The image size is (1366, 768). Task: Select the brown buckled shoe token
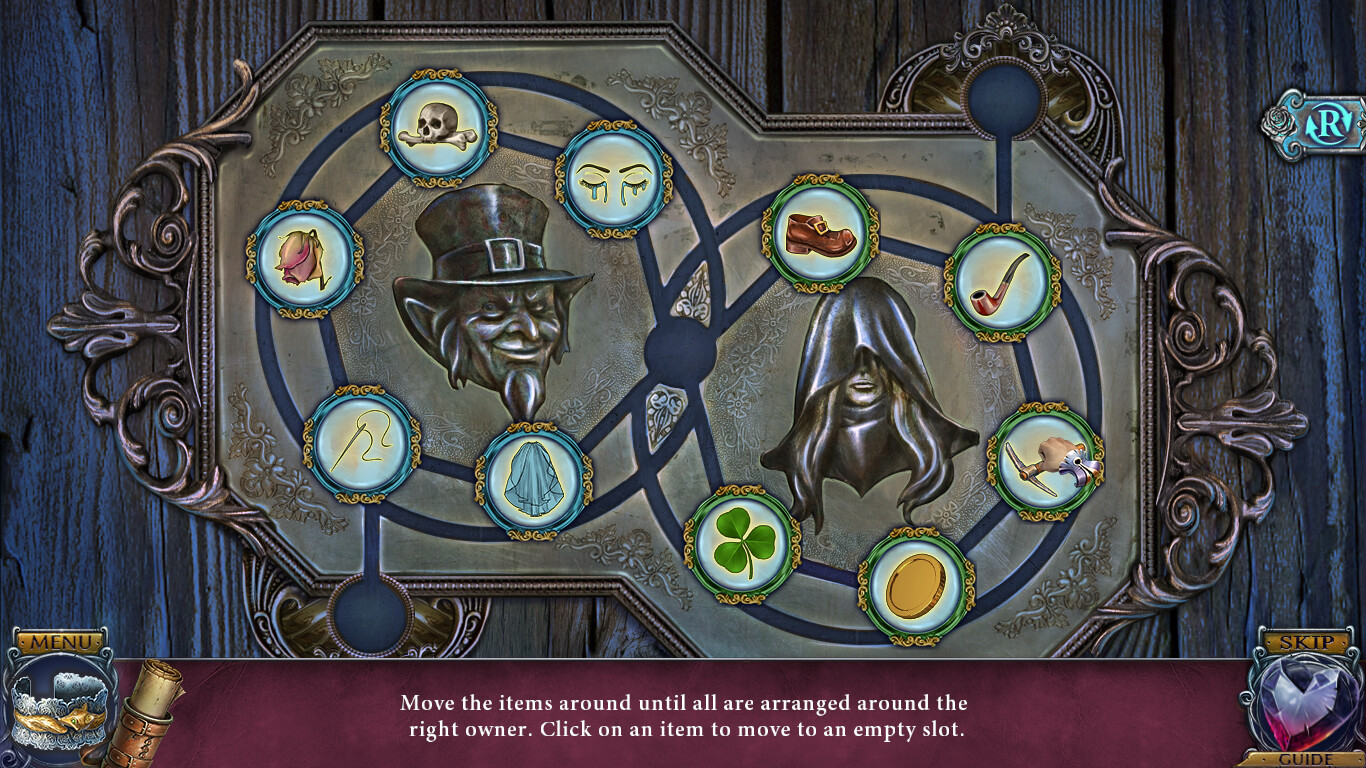[820, 234]
